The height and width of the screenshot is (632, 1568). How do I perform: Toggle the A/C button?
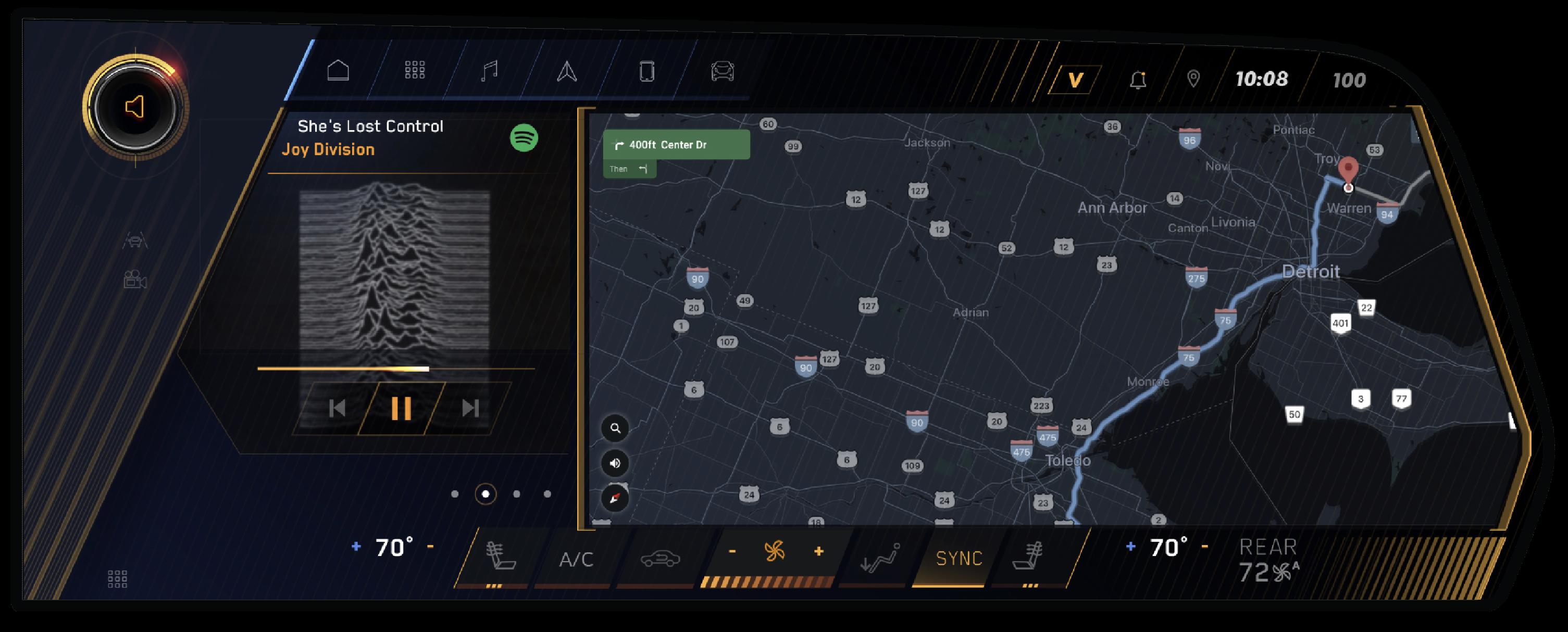pyautogui.click(x=576, y=559)
